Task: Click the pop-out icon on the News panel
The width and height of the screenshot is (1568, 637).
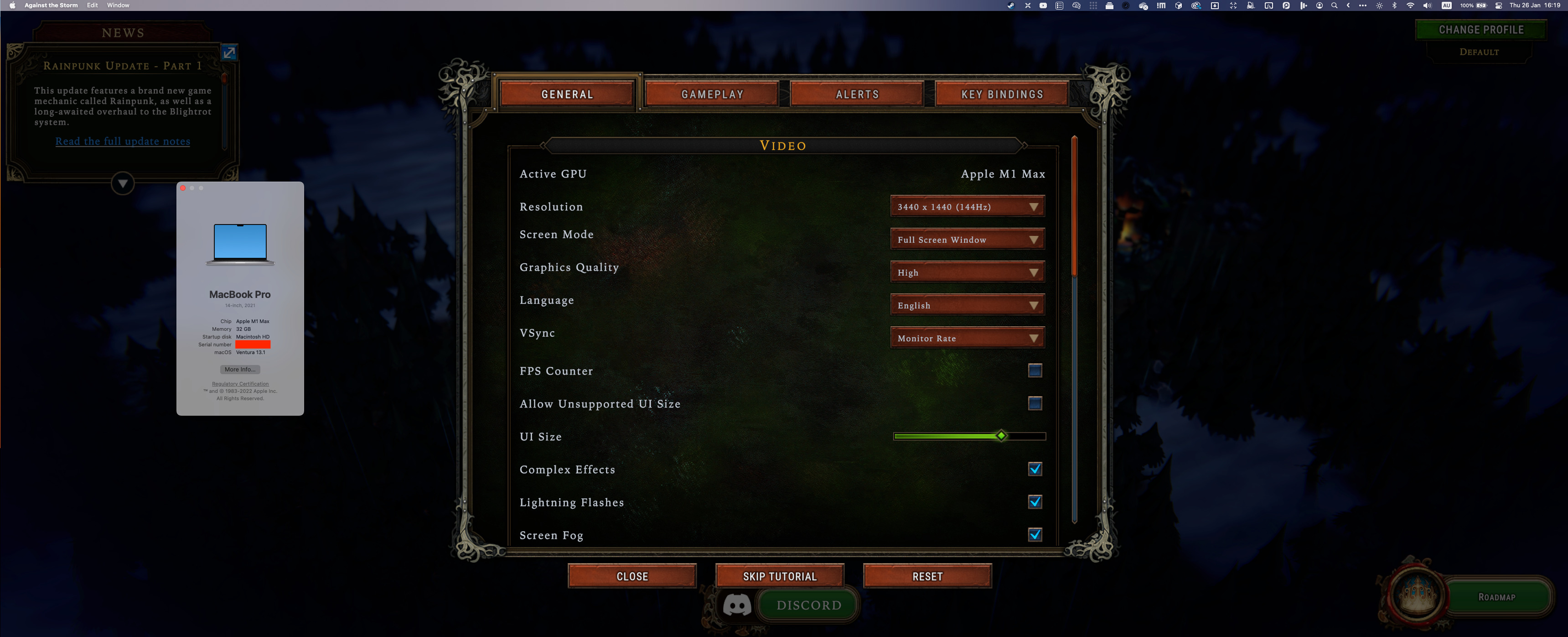Action: 229,52
